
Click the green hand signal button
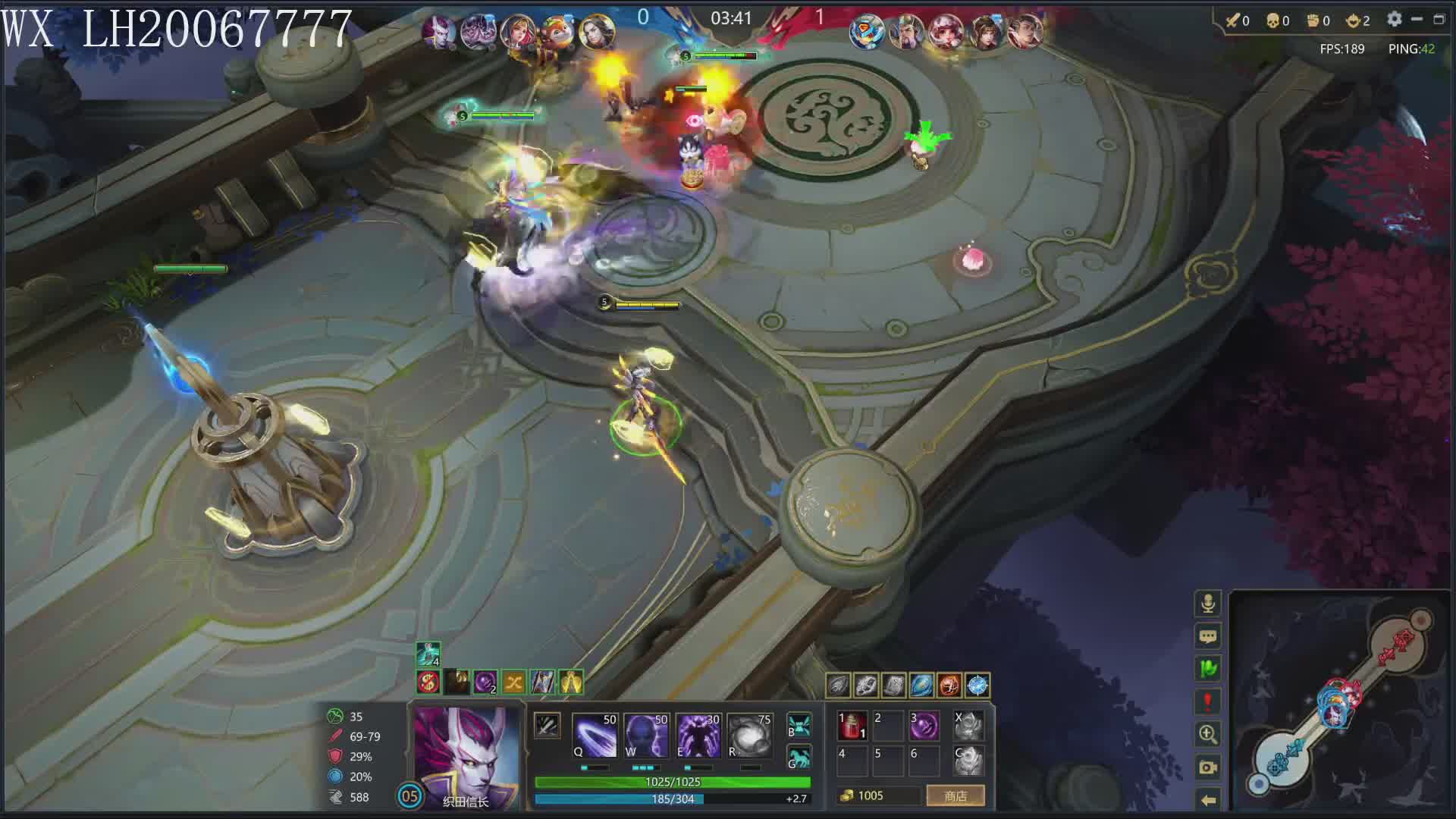click(1208, 669)
